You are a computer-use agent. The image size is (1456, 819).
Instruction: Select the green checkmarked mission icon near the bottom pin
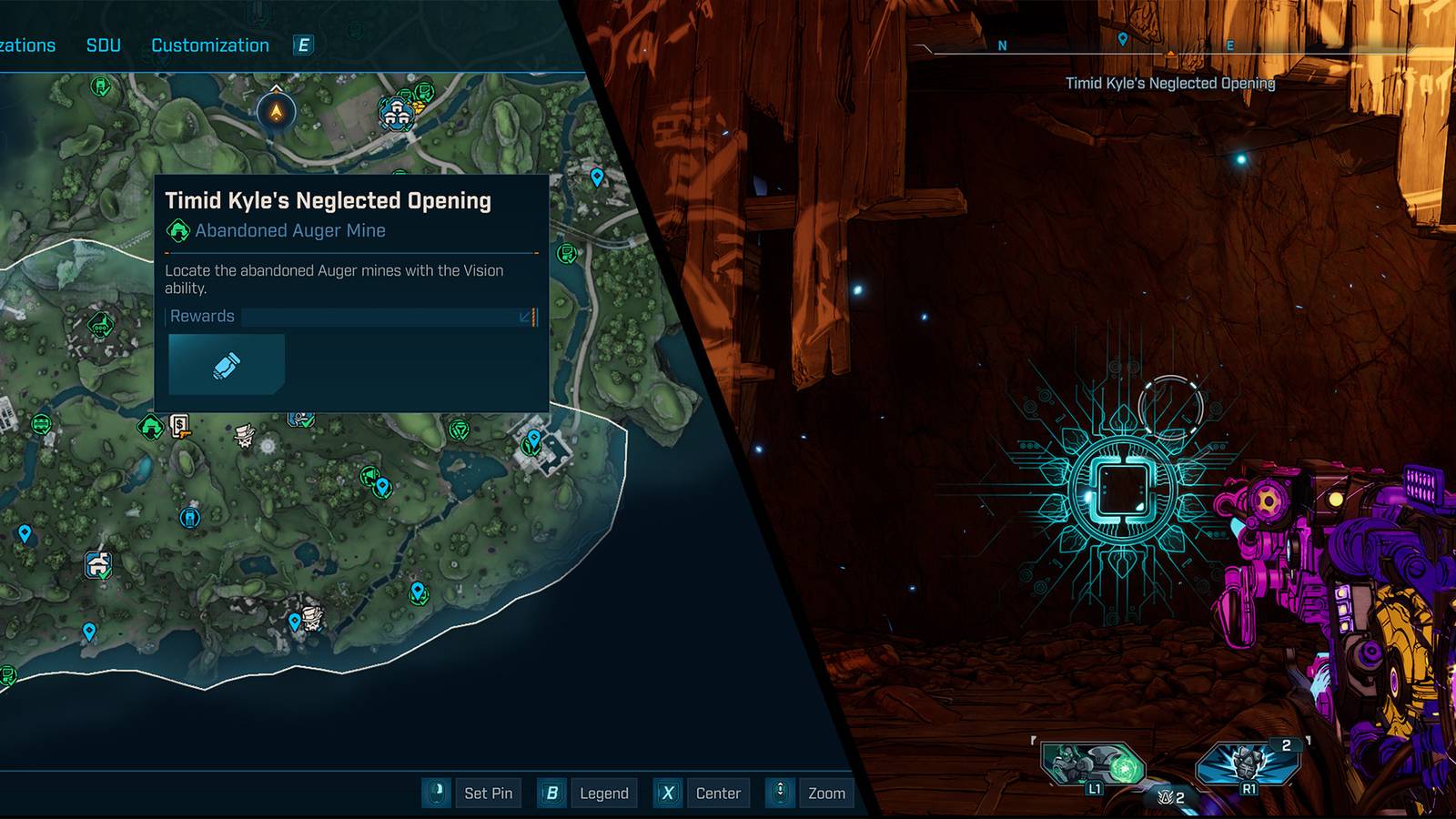coord(419,596)
